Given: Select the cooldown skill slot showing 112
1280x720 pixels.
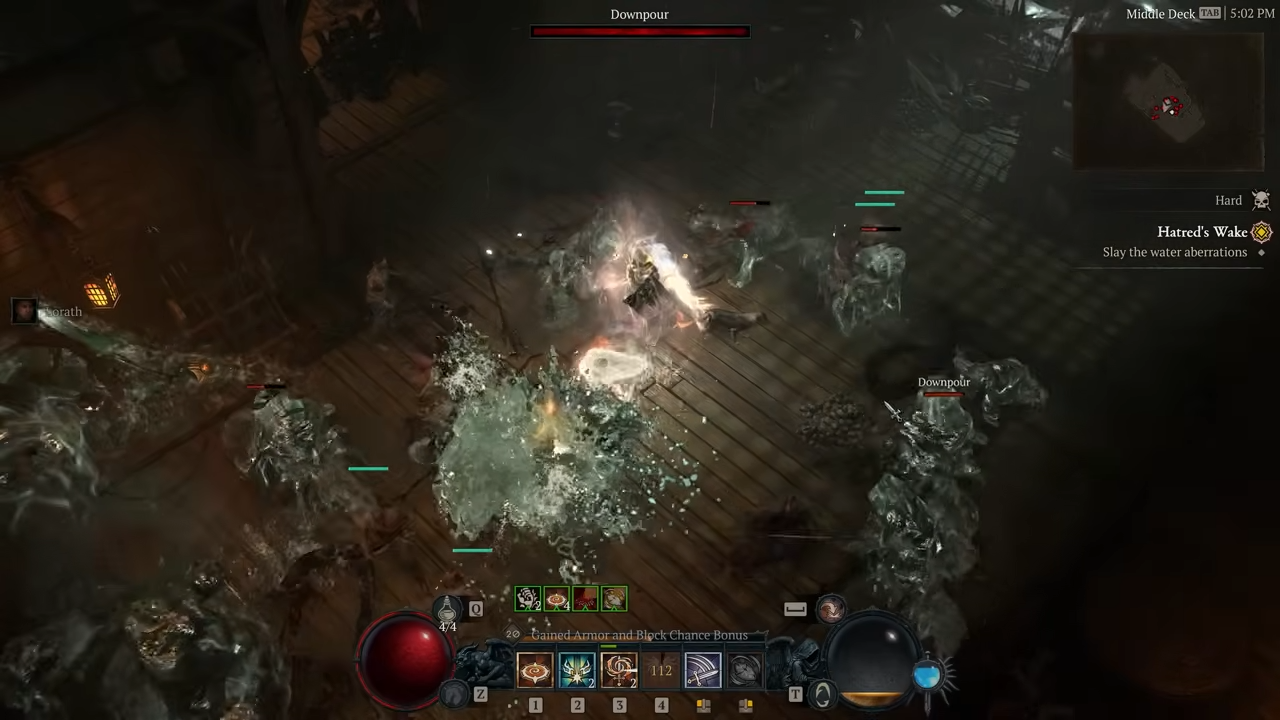Looking at the screenshot, I should (x=661, y=670).
